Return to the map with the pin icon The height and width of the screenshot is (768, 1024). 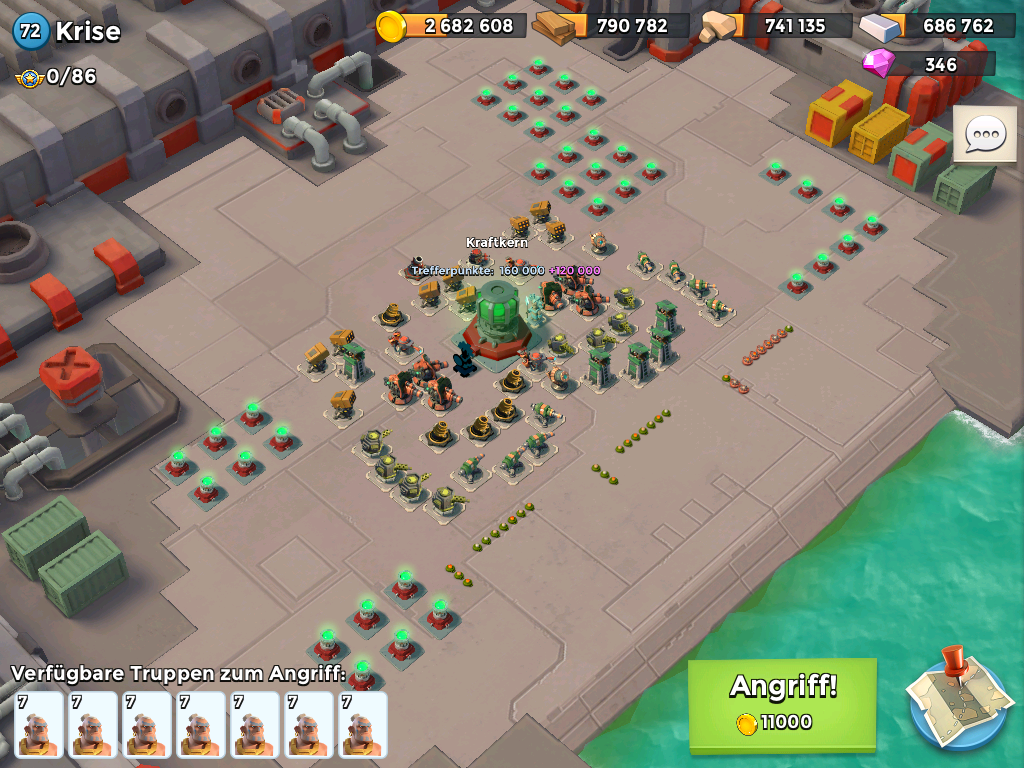pos(956,699)
